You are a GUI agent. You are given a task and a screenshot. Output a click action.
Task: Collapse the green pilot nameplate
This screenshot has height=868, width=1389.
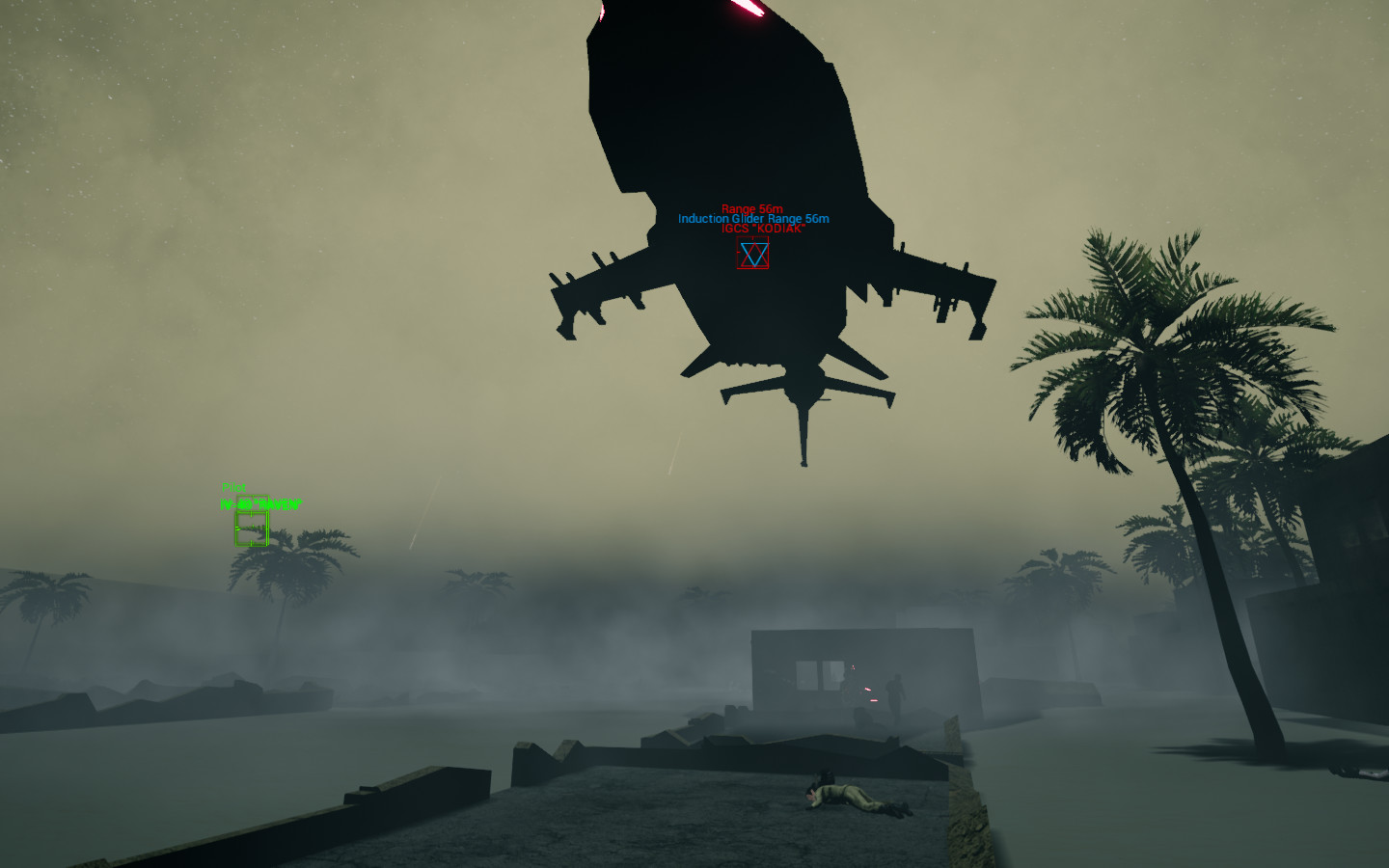(259, 502)
